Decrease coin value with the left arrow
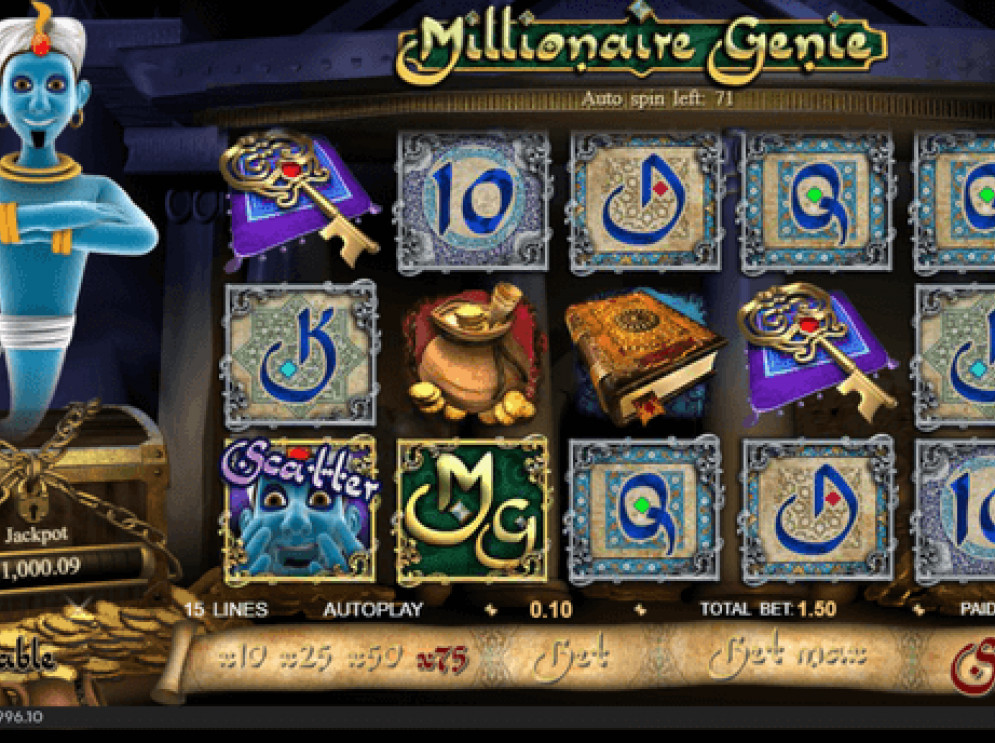Image resolution: width=995 pixels, height=743 pixels. coord(490,610)
